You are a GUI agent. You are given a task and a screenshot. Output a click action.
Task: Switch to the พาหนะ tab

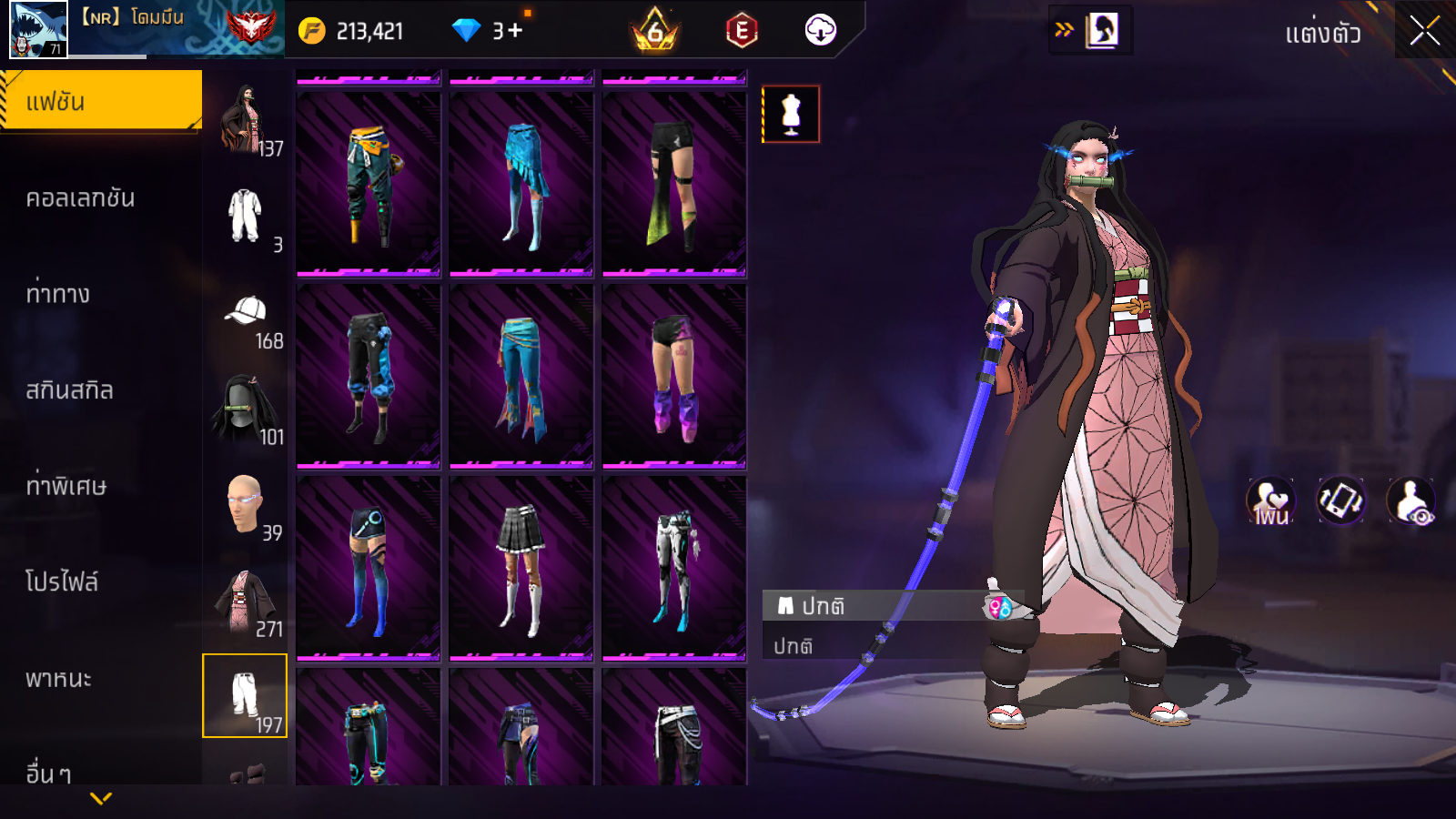[x=59, y=679]
